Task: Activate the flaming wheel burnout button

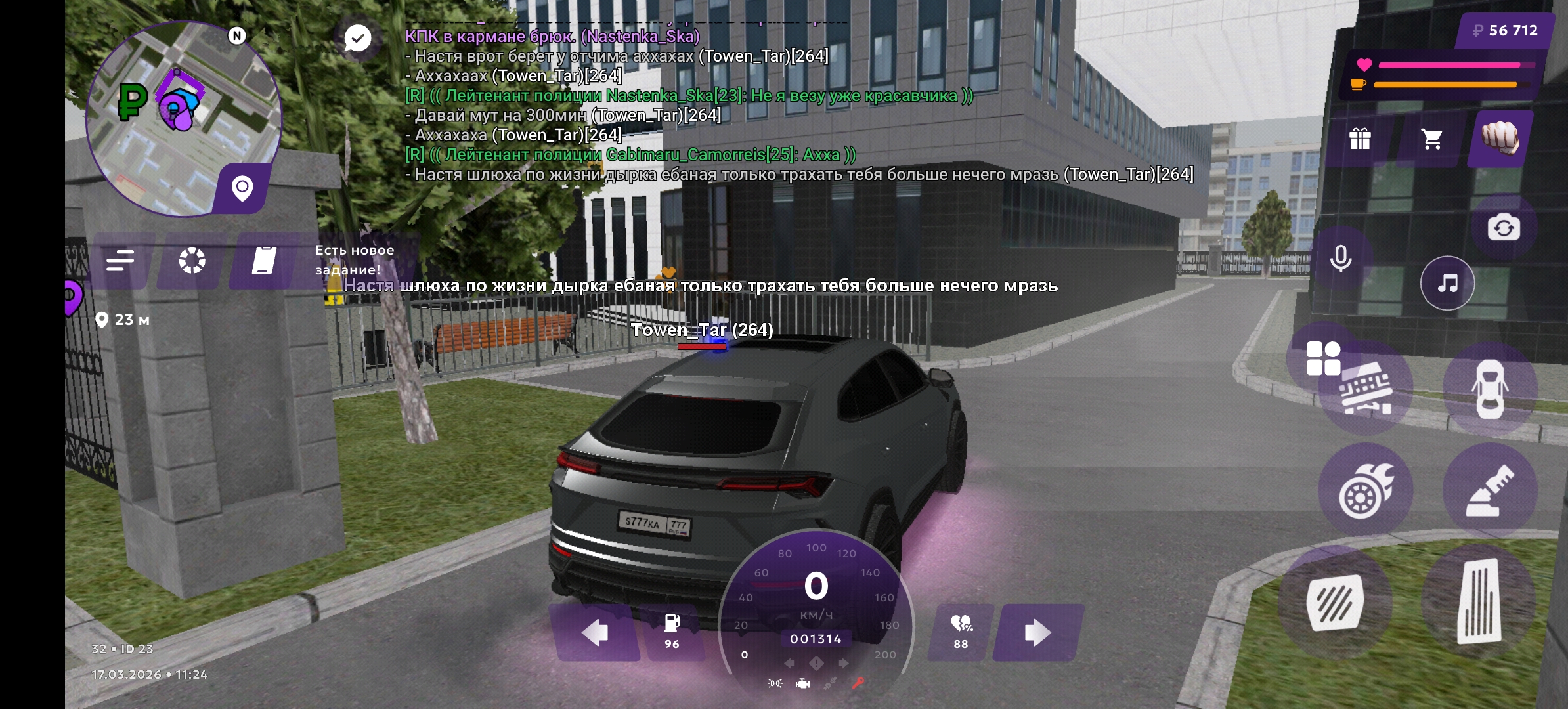Action: [x=1365, y=490]
